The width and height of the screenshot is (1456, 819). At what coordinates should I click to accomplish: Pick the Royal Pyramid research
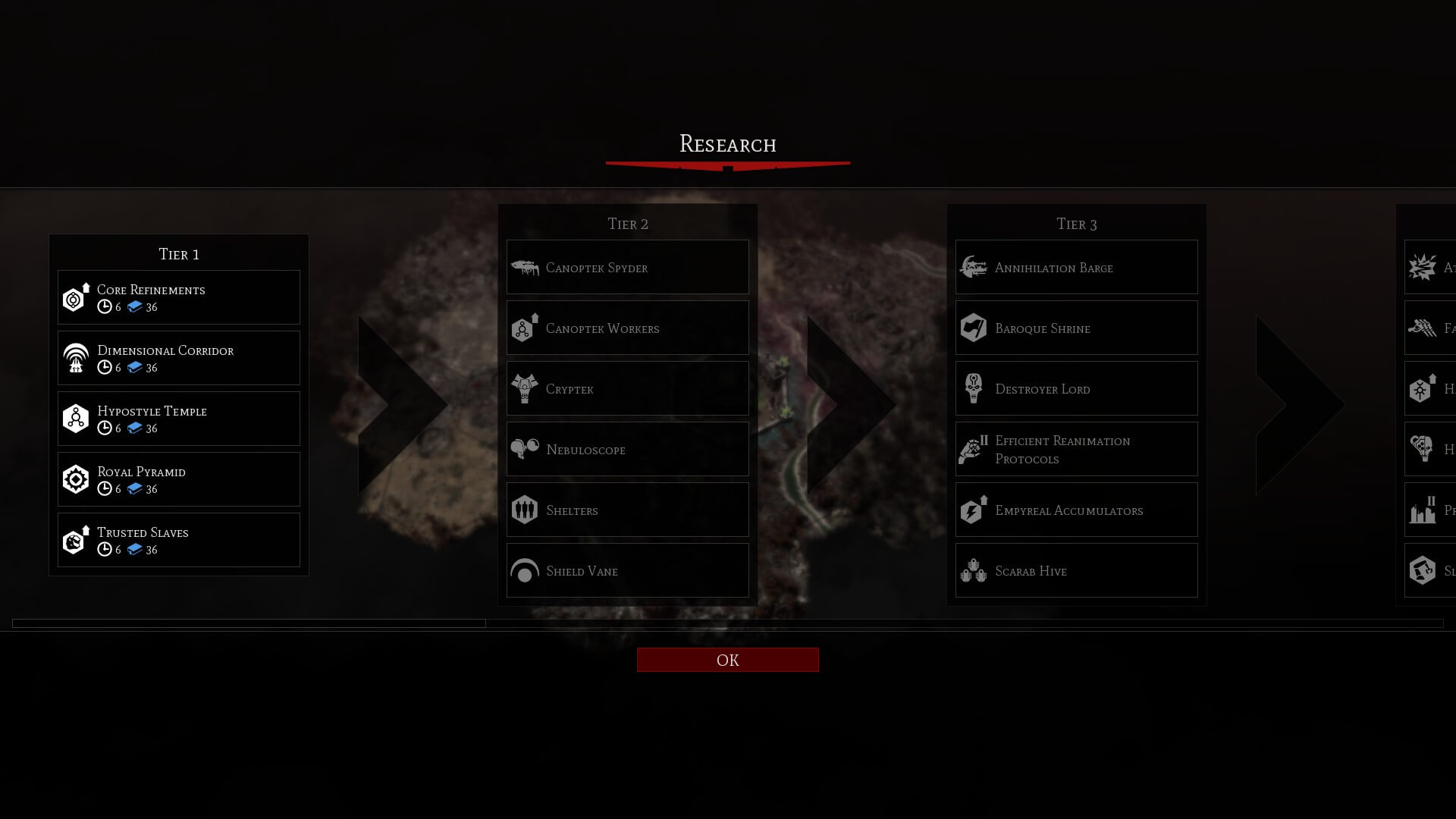pos(179,479)
